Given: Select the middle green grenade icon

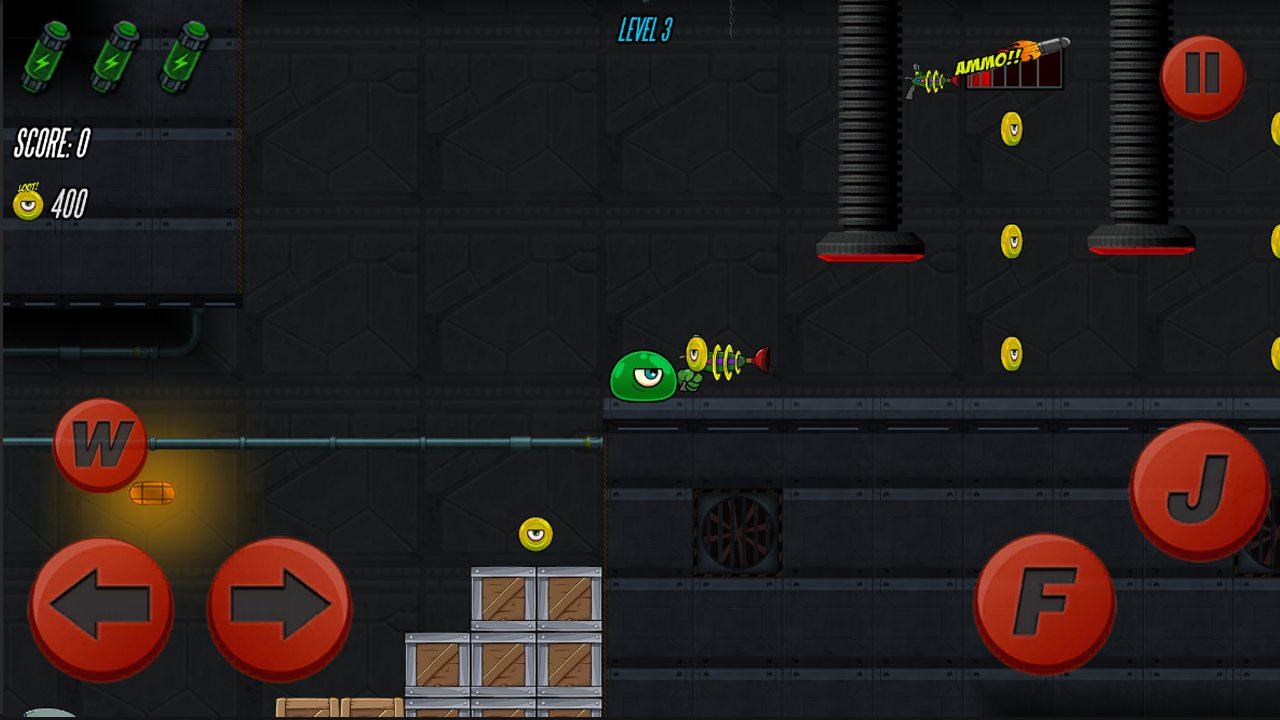Looking at the screenshot, I should coord(112,55).
